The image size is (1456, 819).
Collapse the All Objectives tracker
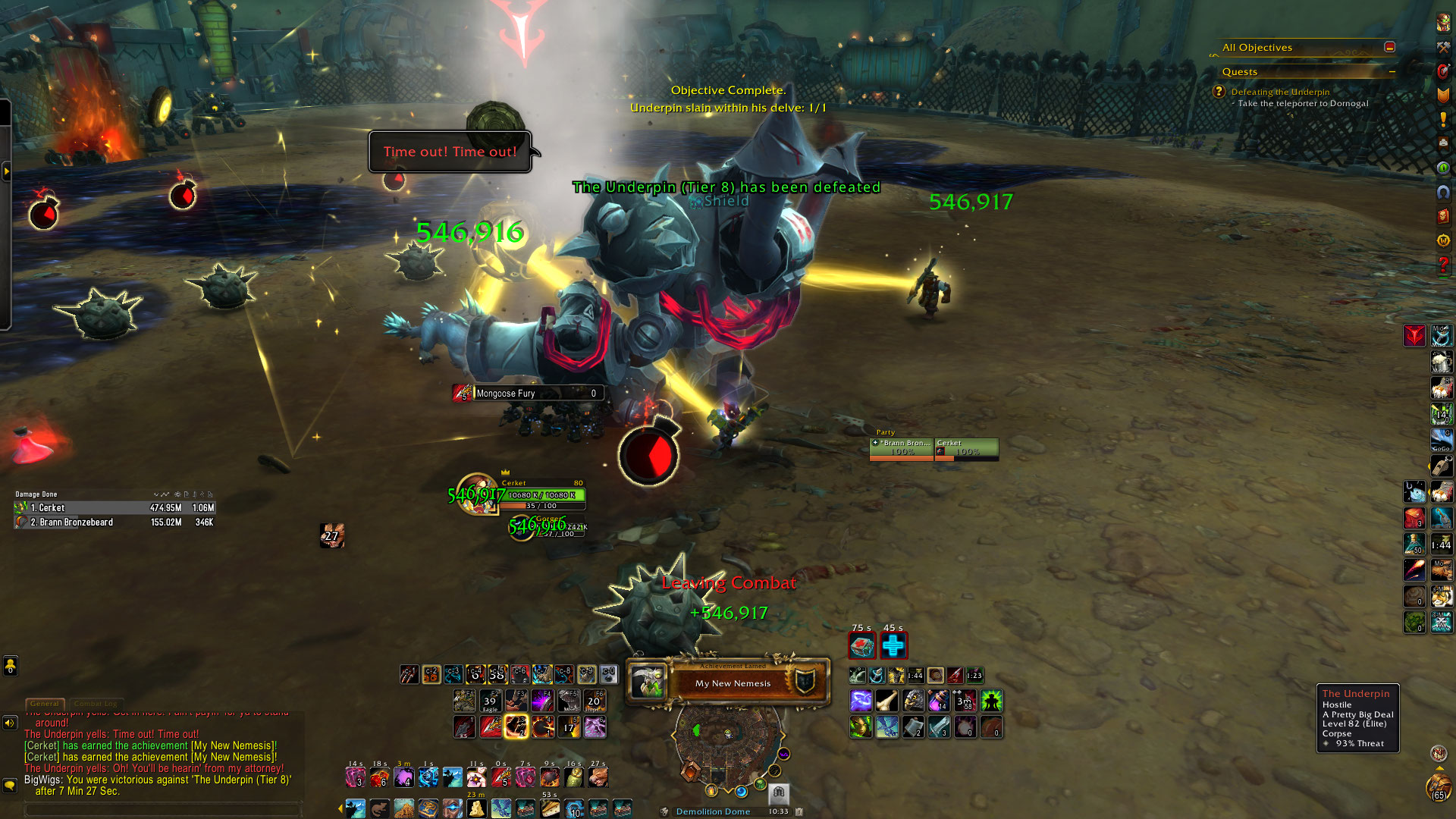[1389, 47]
